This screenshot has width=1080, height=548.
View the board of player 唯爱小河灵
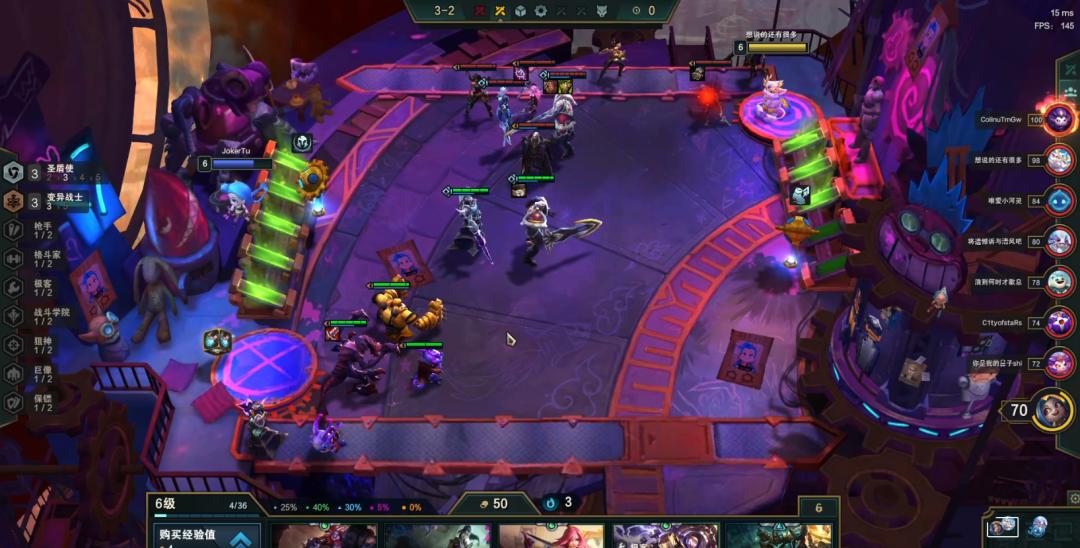[x=1058, y=200]
